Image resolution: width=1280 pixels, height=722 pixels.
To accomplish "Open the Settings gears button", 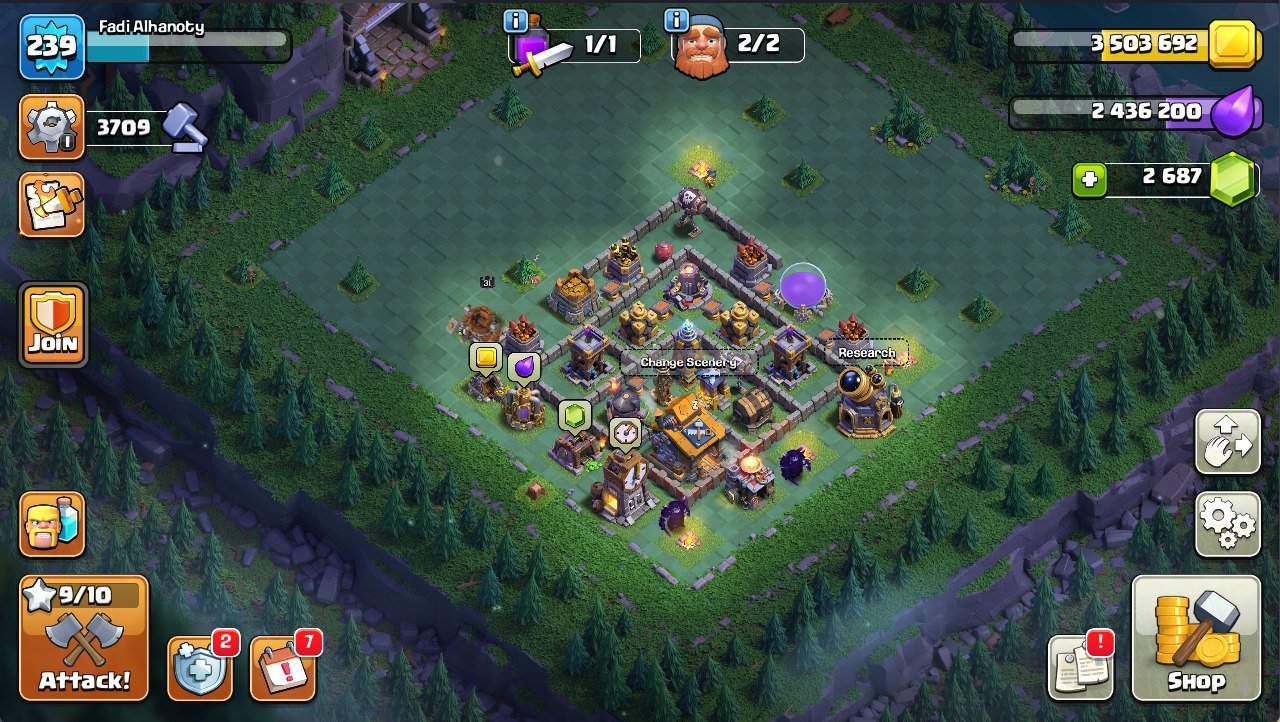I will (x=1227, y=524).
